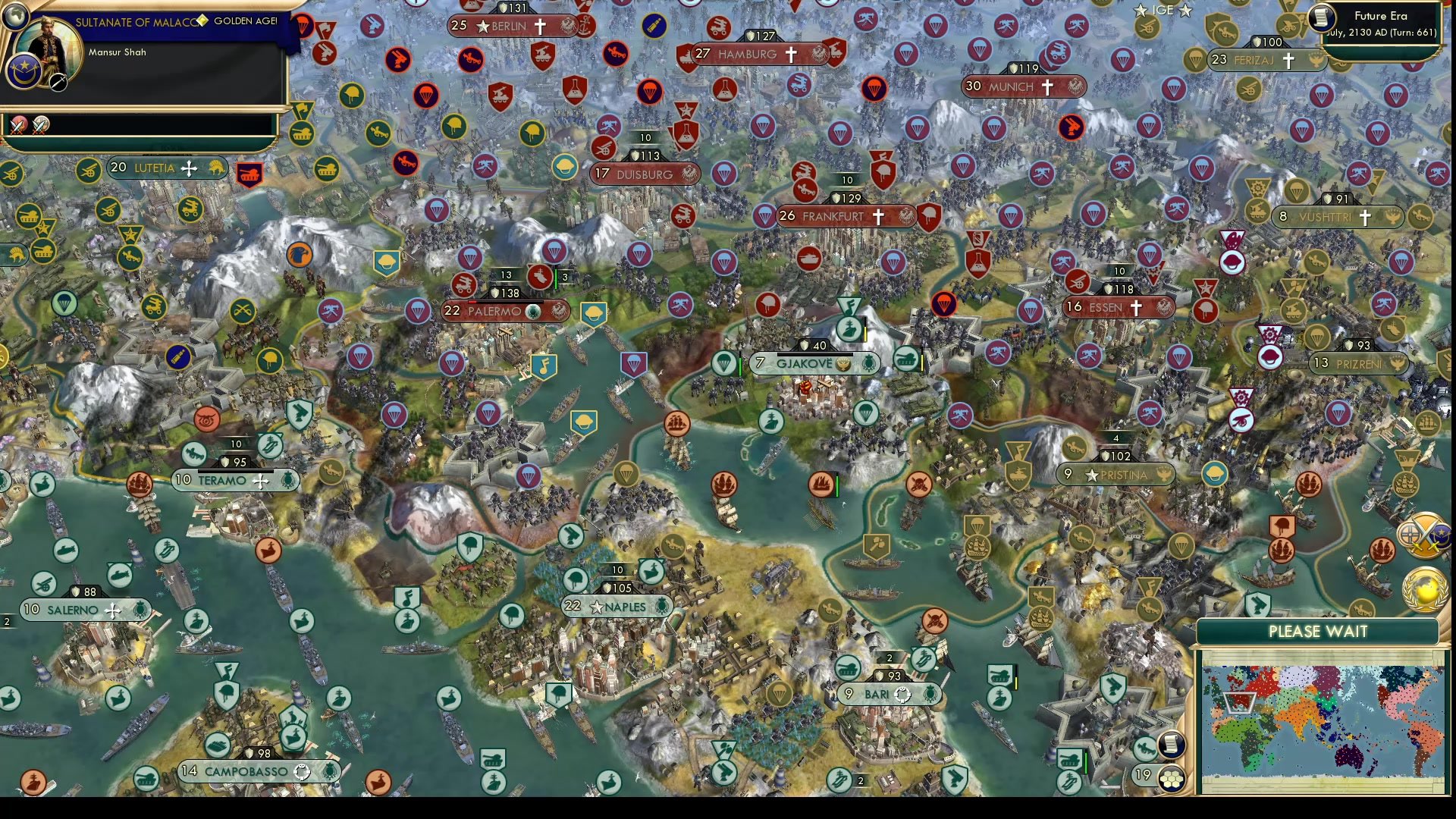Screen dimensions: 1456x819
Task: Open the strategic view globe icon top-left
Action: pyautogui.click(x=16, y=16)
